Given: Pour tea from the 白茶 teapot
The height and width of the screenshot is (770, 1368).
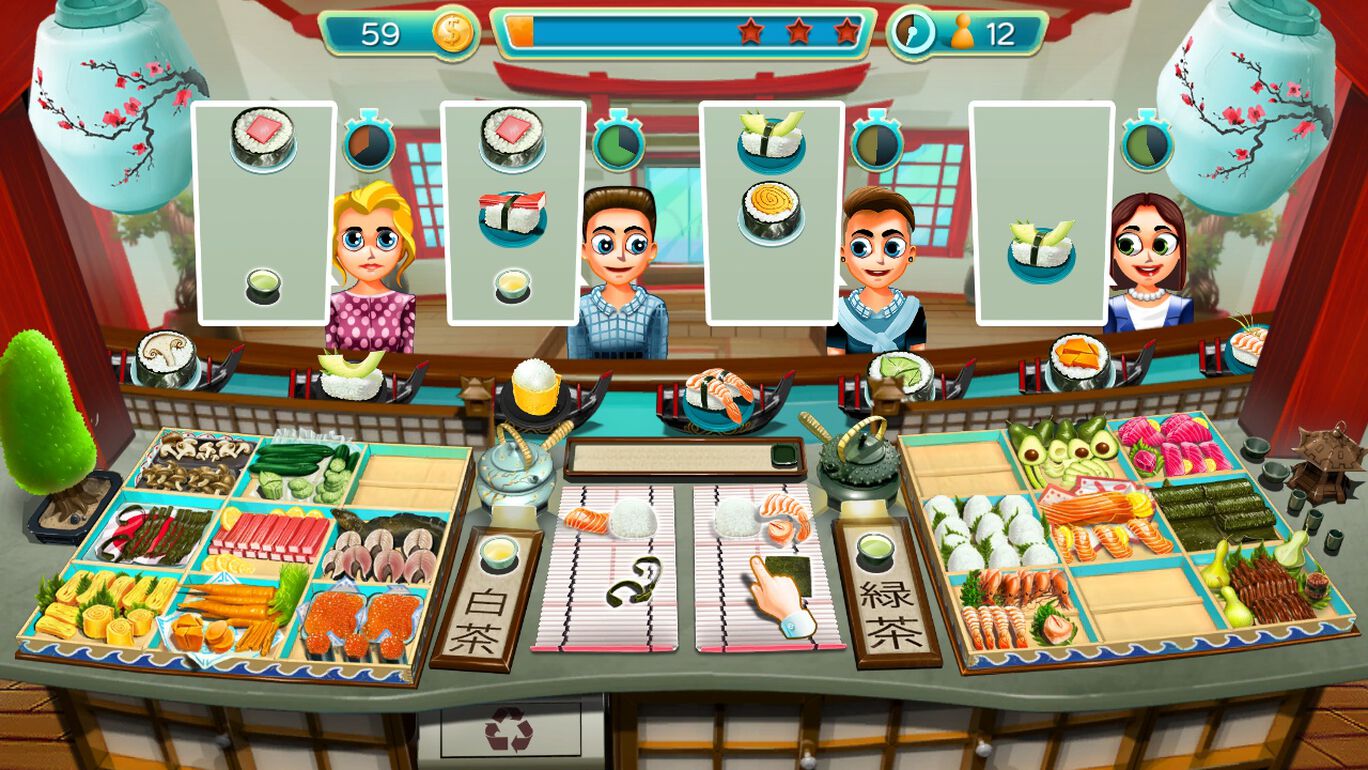Looking at the screenshot, I should [x=515, y=475].
